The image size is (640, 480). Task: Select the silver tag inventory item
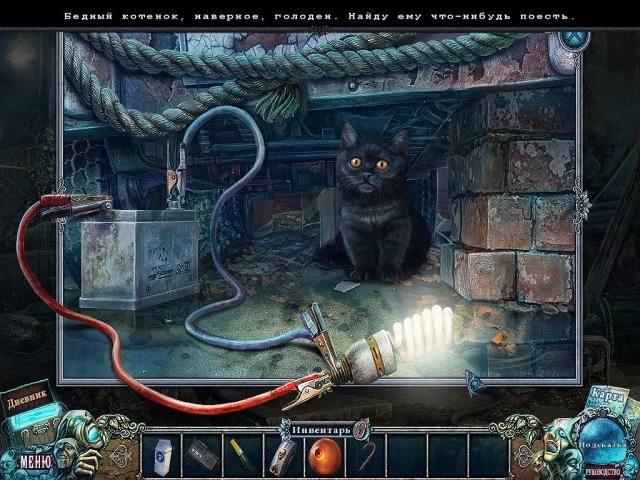pos(283,455)
